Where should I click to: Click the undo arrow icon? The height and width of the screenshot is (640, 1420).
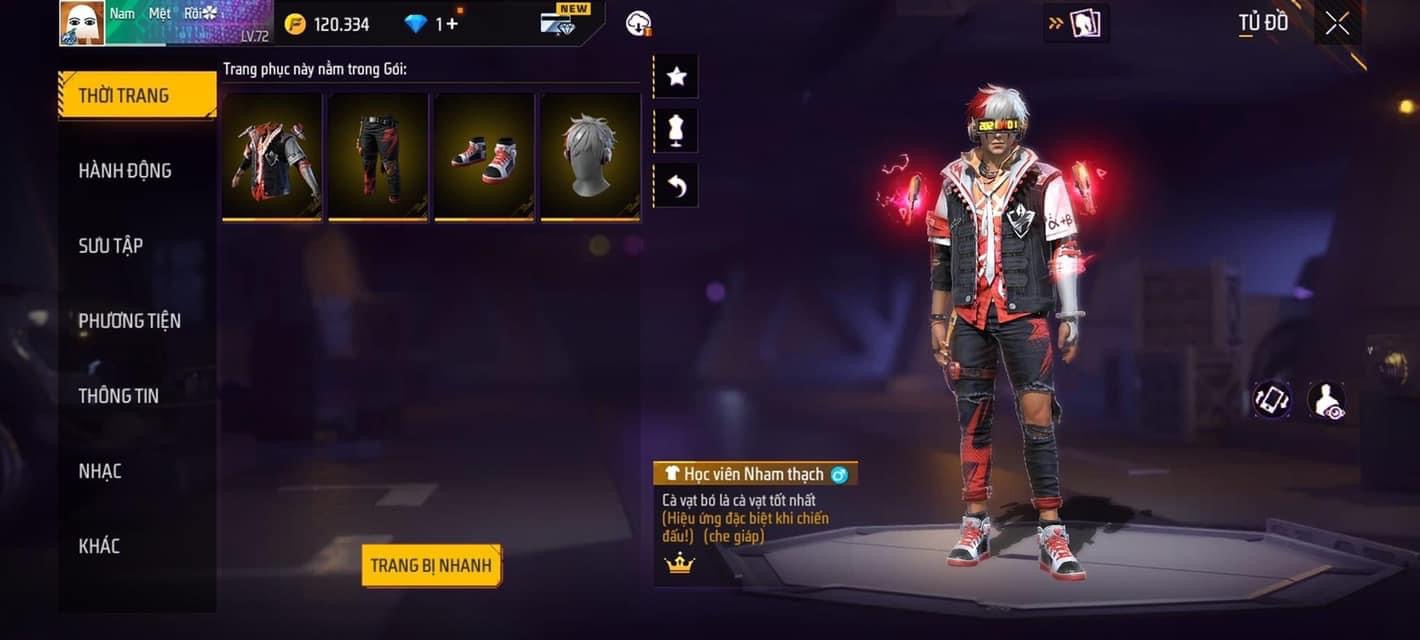point(676,186)
